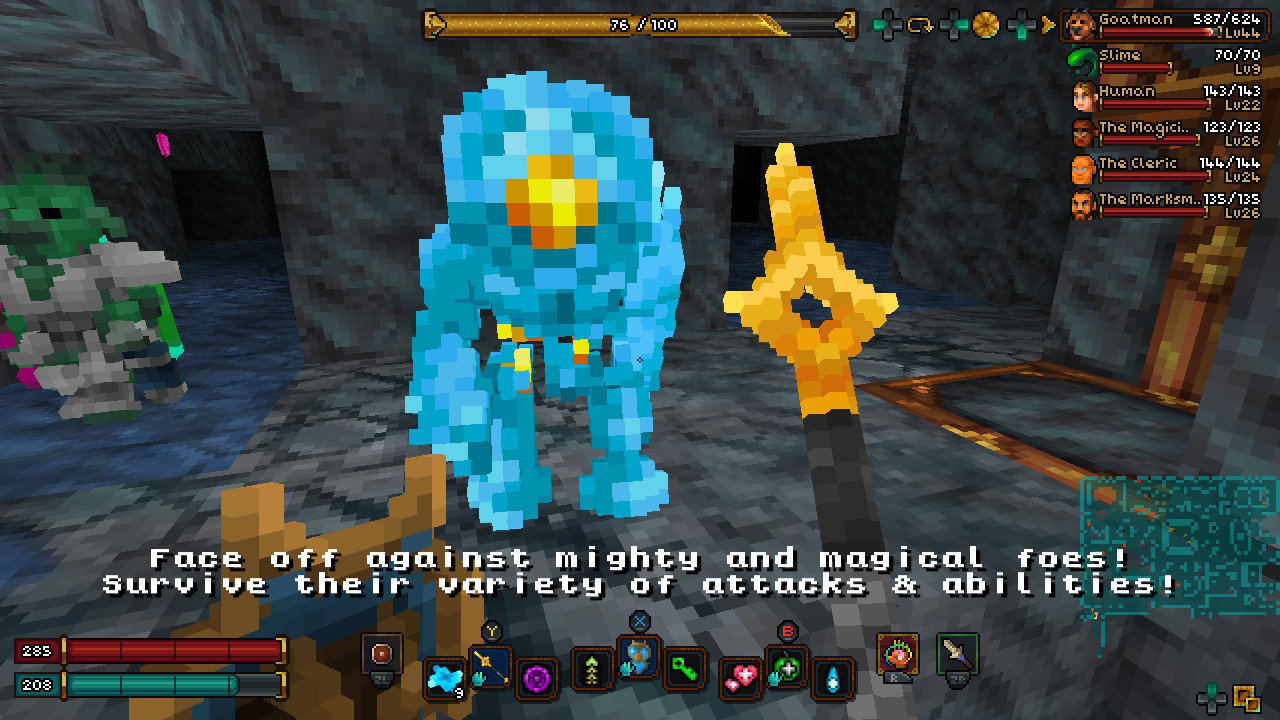Open the pink-and-teal orb slot
1280x720 pixels.
tap(897, 654)
